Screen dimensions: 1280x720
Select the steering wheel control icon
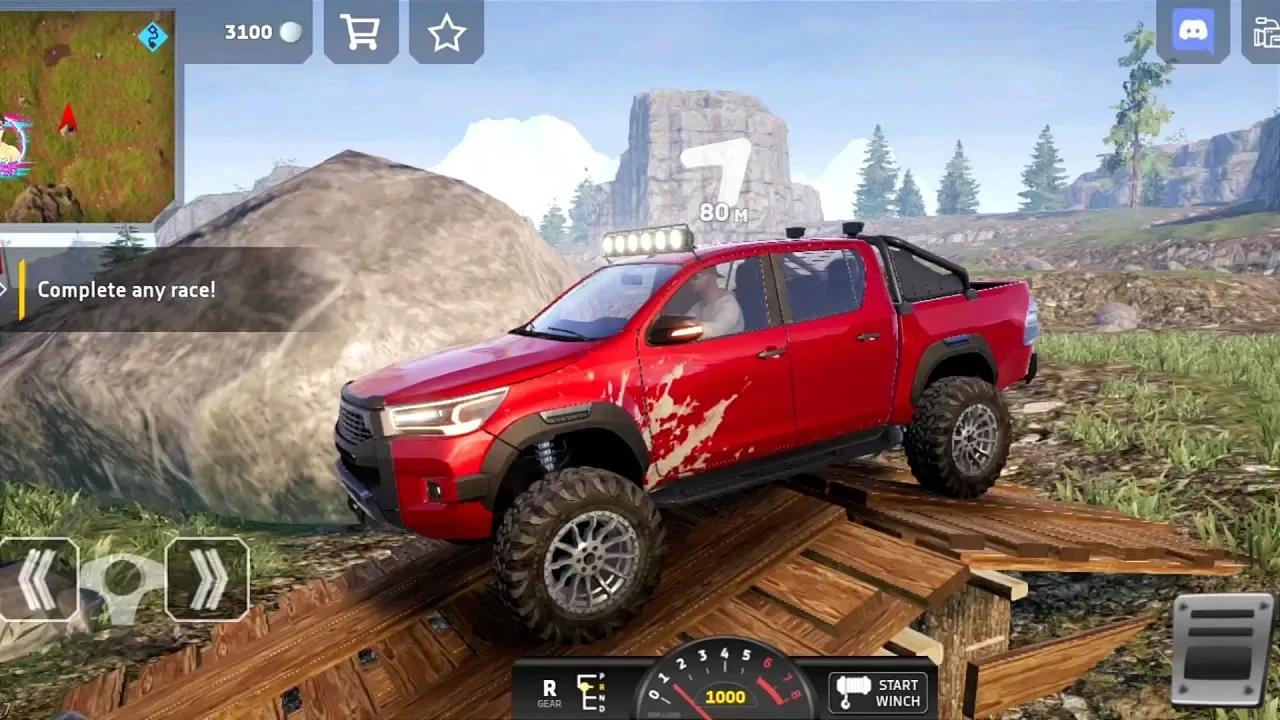(x=124, y=577)
